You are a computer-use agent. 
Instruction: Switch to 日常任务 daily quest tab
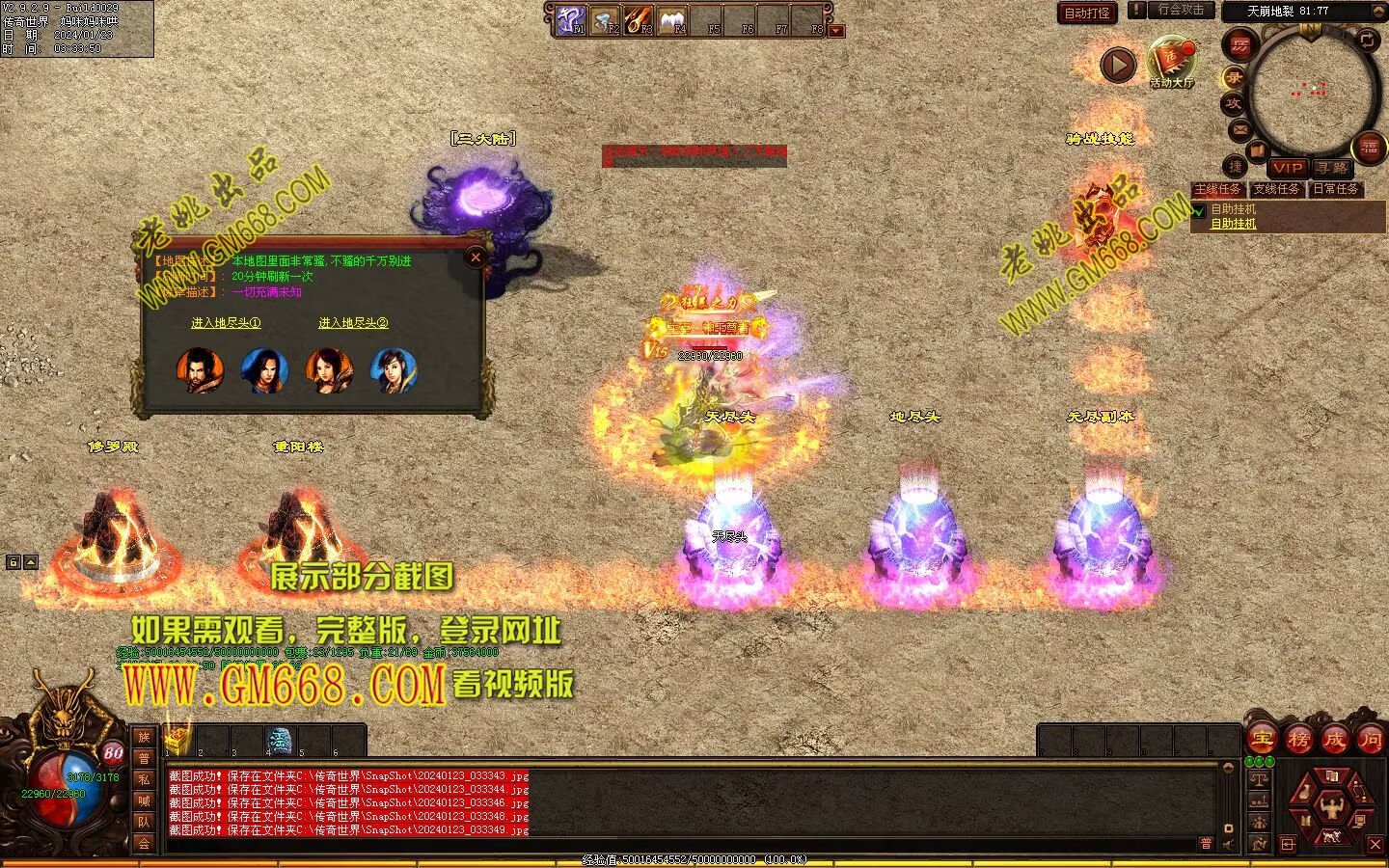click(x=1335, y=189)
